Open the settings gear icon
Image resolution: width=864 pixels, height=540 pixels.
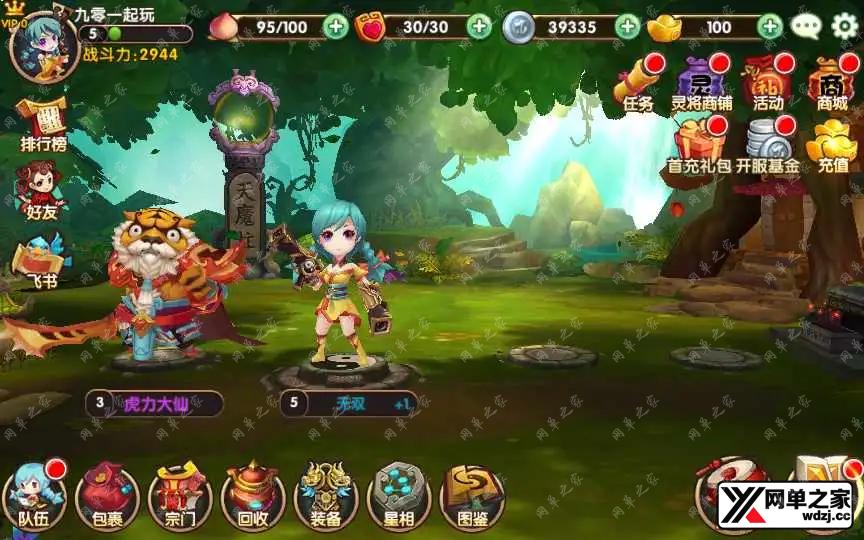click(845, 26)
